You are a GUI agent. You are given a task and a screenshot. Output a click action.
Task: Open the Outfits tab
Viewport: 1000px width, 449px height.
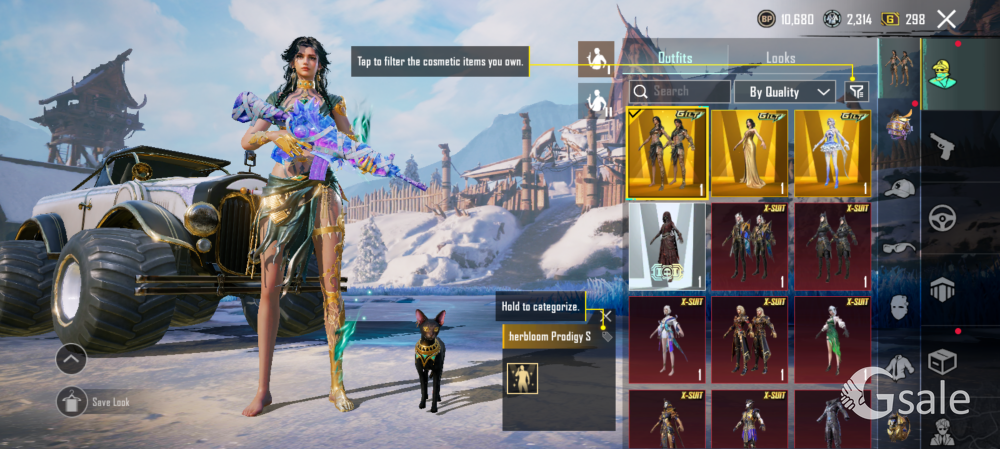tap(675, 58)
